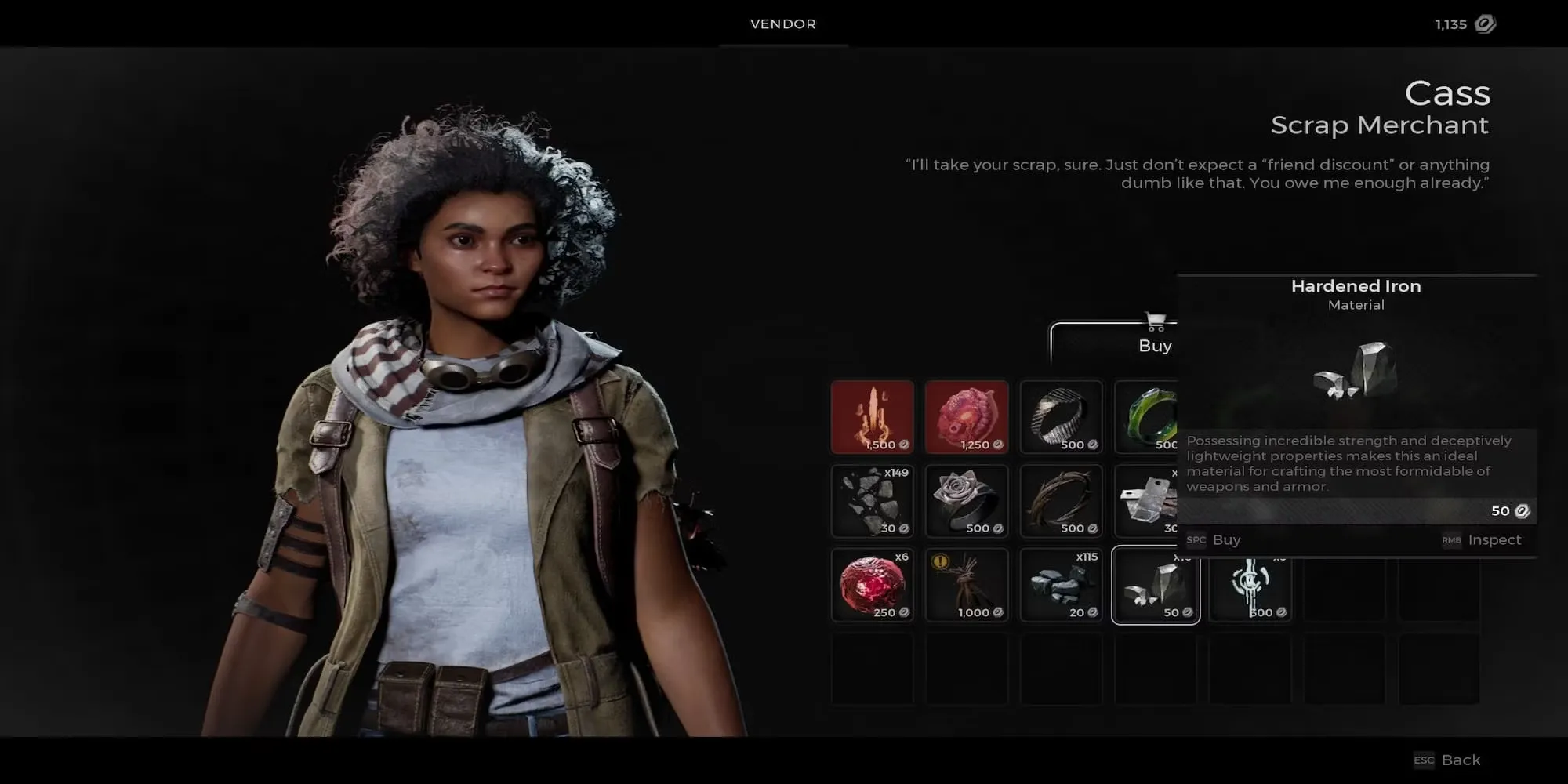Select the white glowing relic sigil item
This screenshot has width=1568, height=784.
tap(1250, 585)
